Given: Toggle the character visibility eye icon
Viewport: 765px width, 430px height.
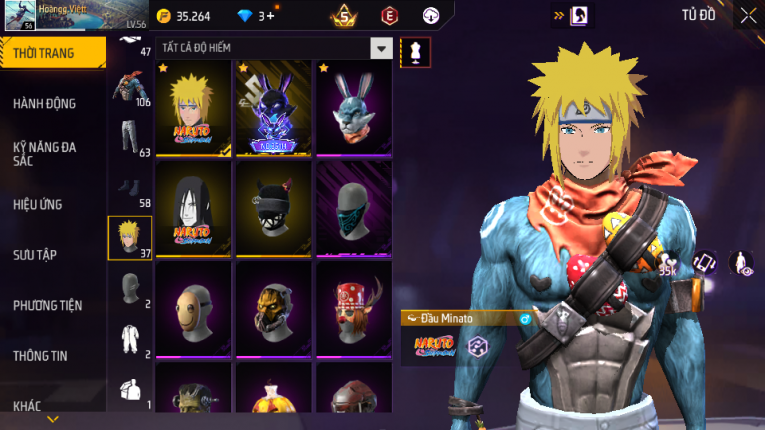Looking at the screenshot, I should [x=741, y=263].
